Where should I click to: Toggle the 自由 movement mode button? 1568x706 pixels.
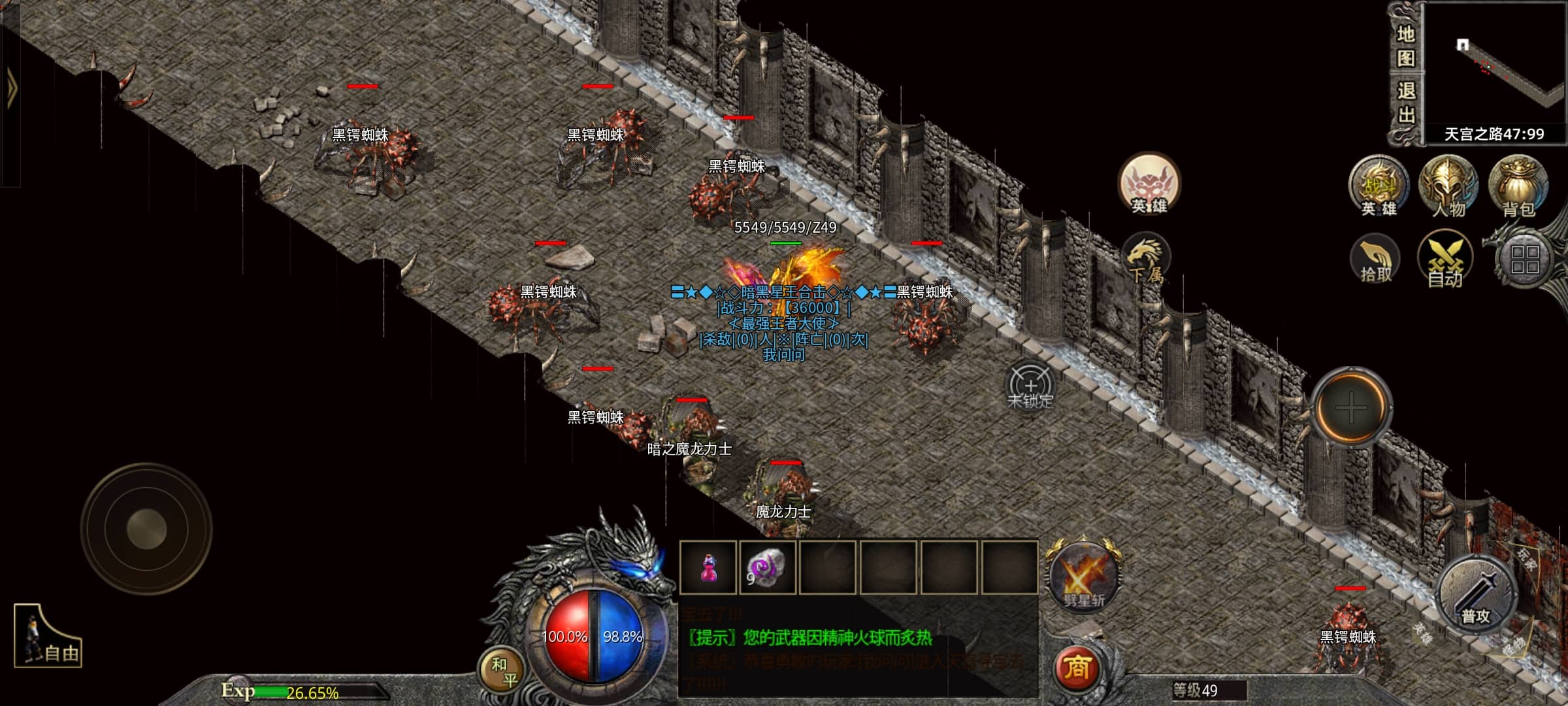[48, 637]
